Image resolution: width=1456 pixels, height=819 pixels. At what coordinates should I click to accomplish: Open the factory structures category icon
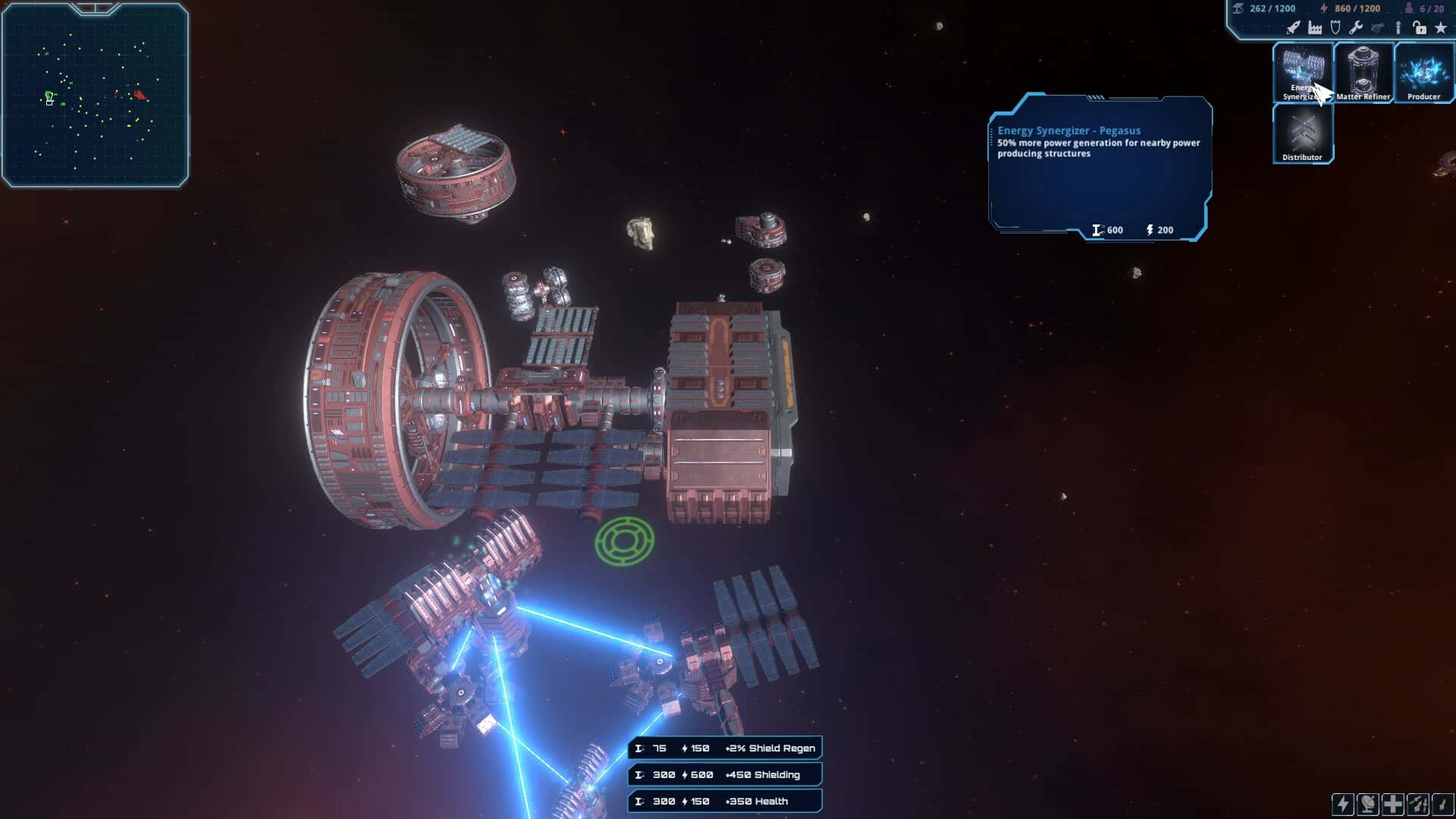click(1315, 29)
